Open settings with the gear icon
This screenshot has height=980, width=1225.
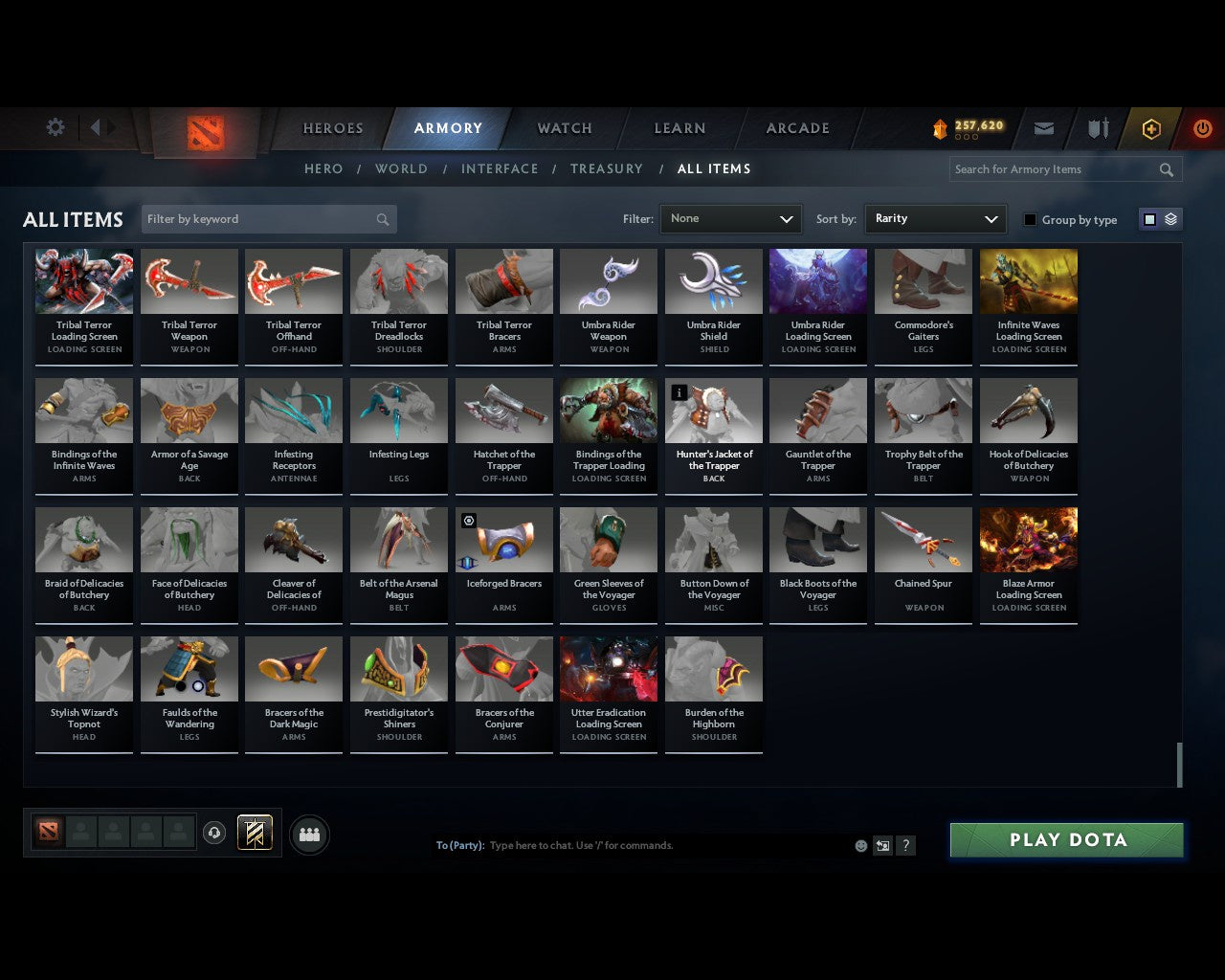click(x=55, y=126)
